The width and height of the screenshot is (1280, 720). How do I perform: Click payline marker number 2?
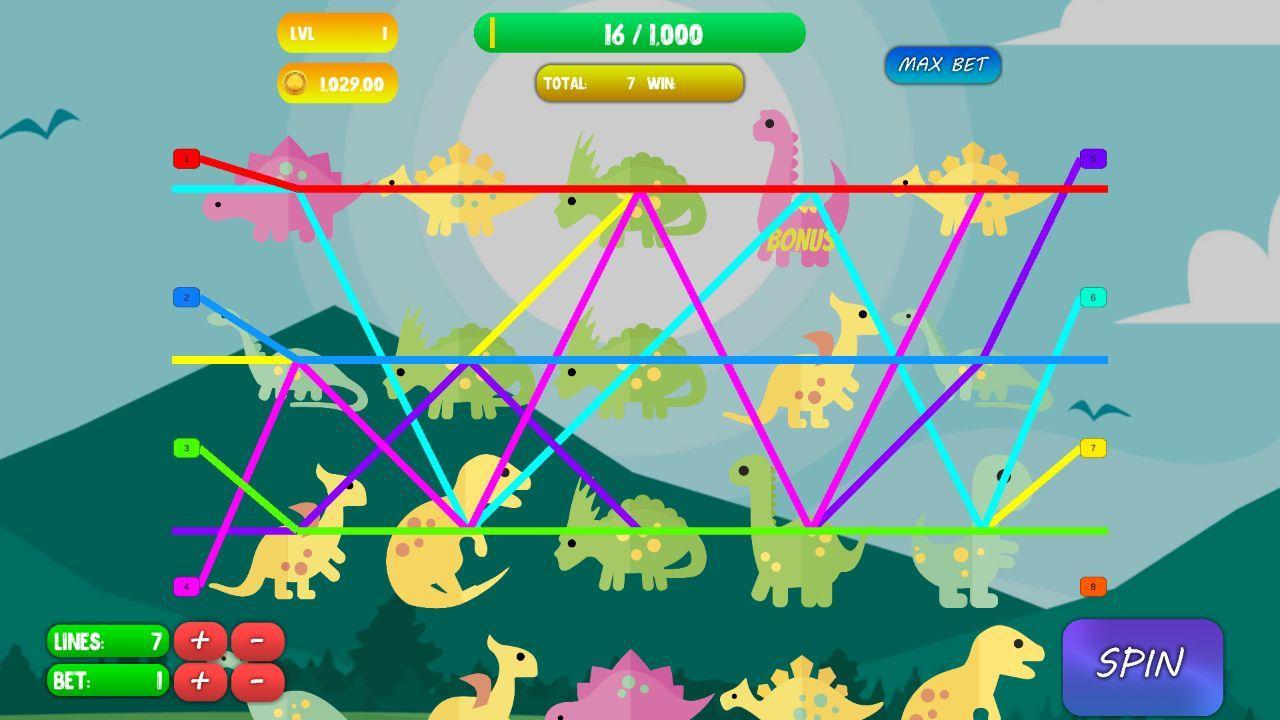coord(185,298)
